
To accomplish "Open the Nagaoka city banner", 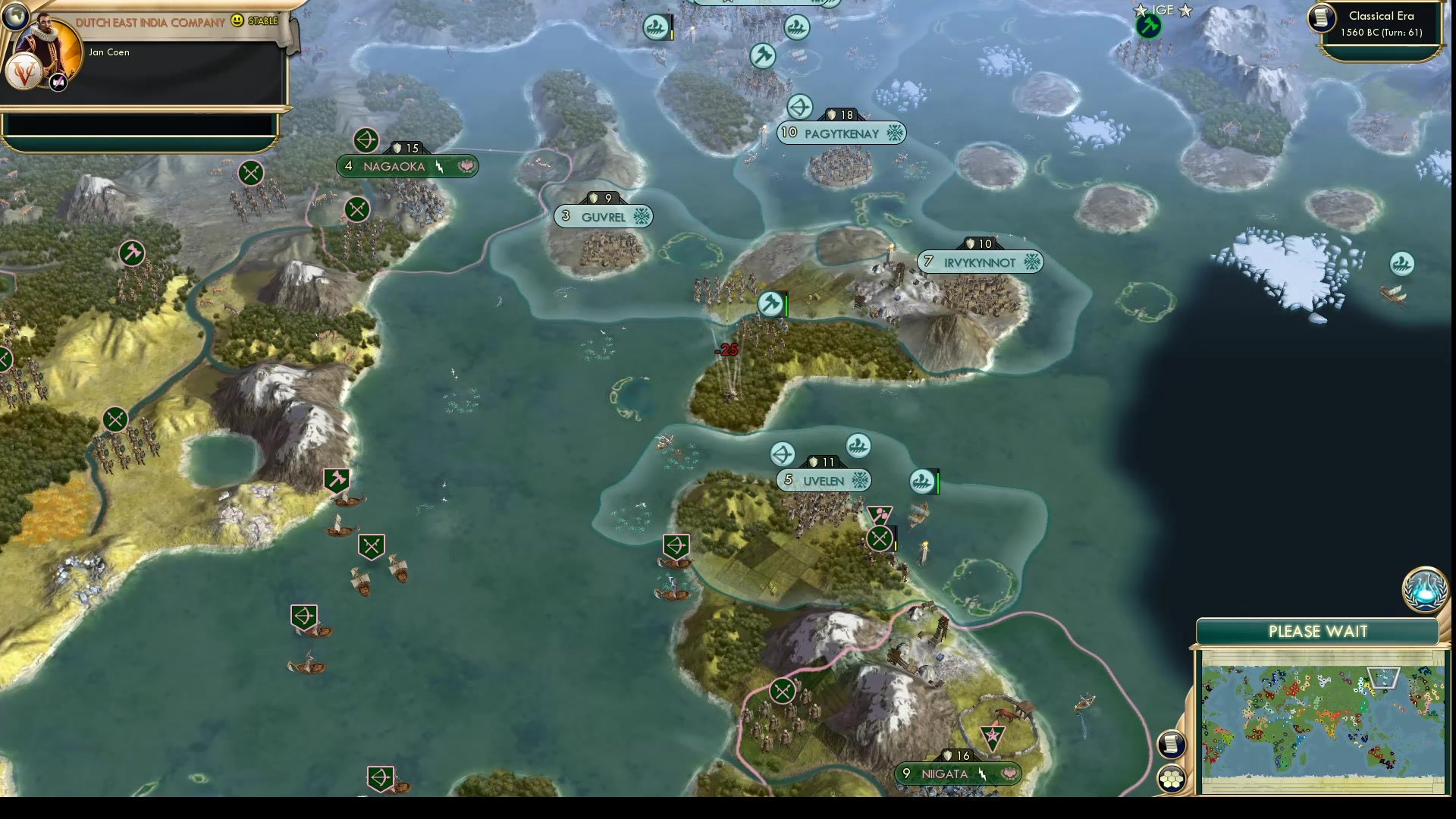I will point(407,167).
